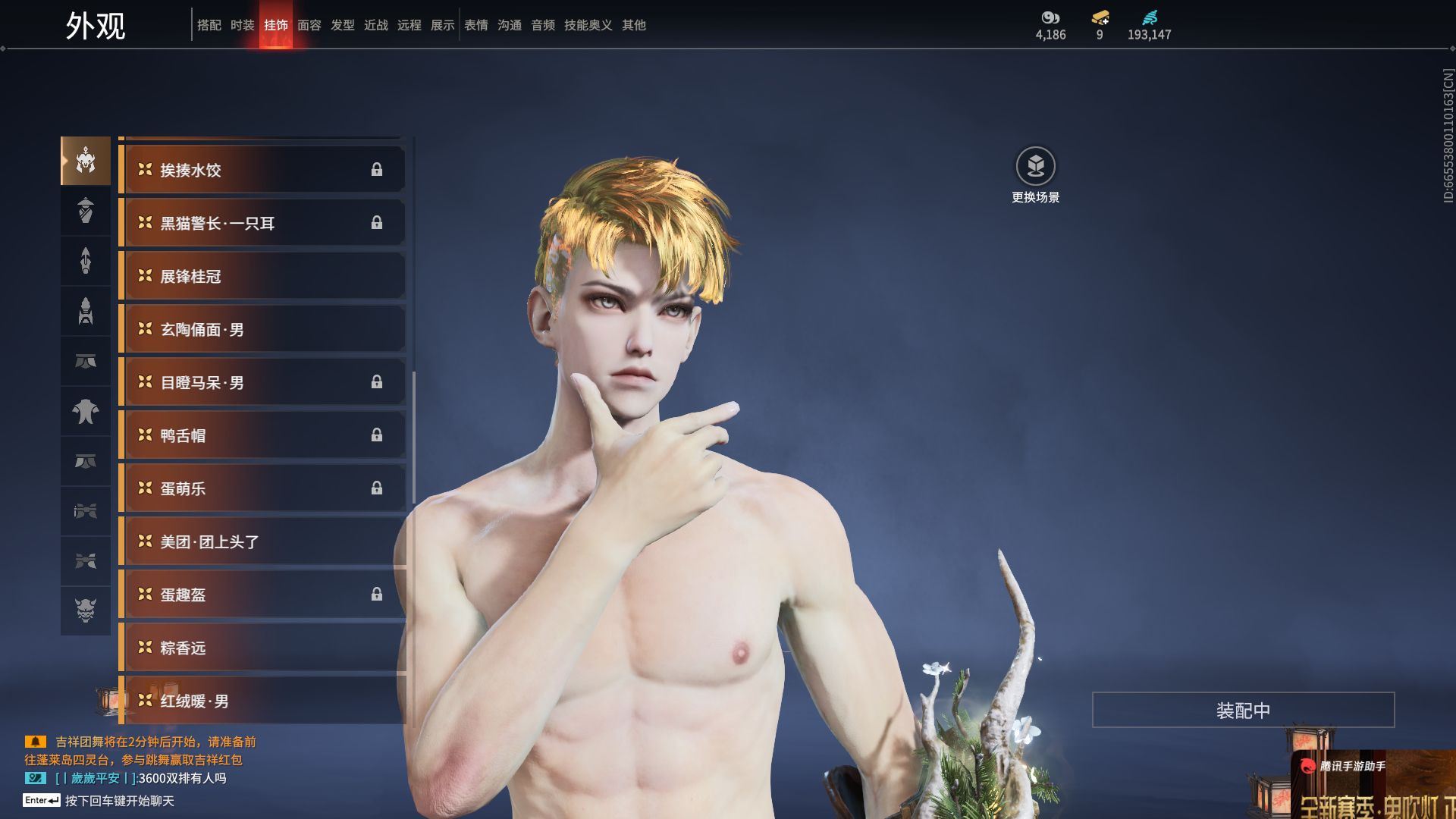Viewport: 1456px width, 819px height.
Task: Open the 时装 tab
Action: pyautogui.click(x=242, y=25)
